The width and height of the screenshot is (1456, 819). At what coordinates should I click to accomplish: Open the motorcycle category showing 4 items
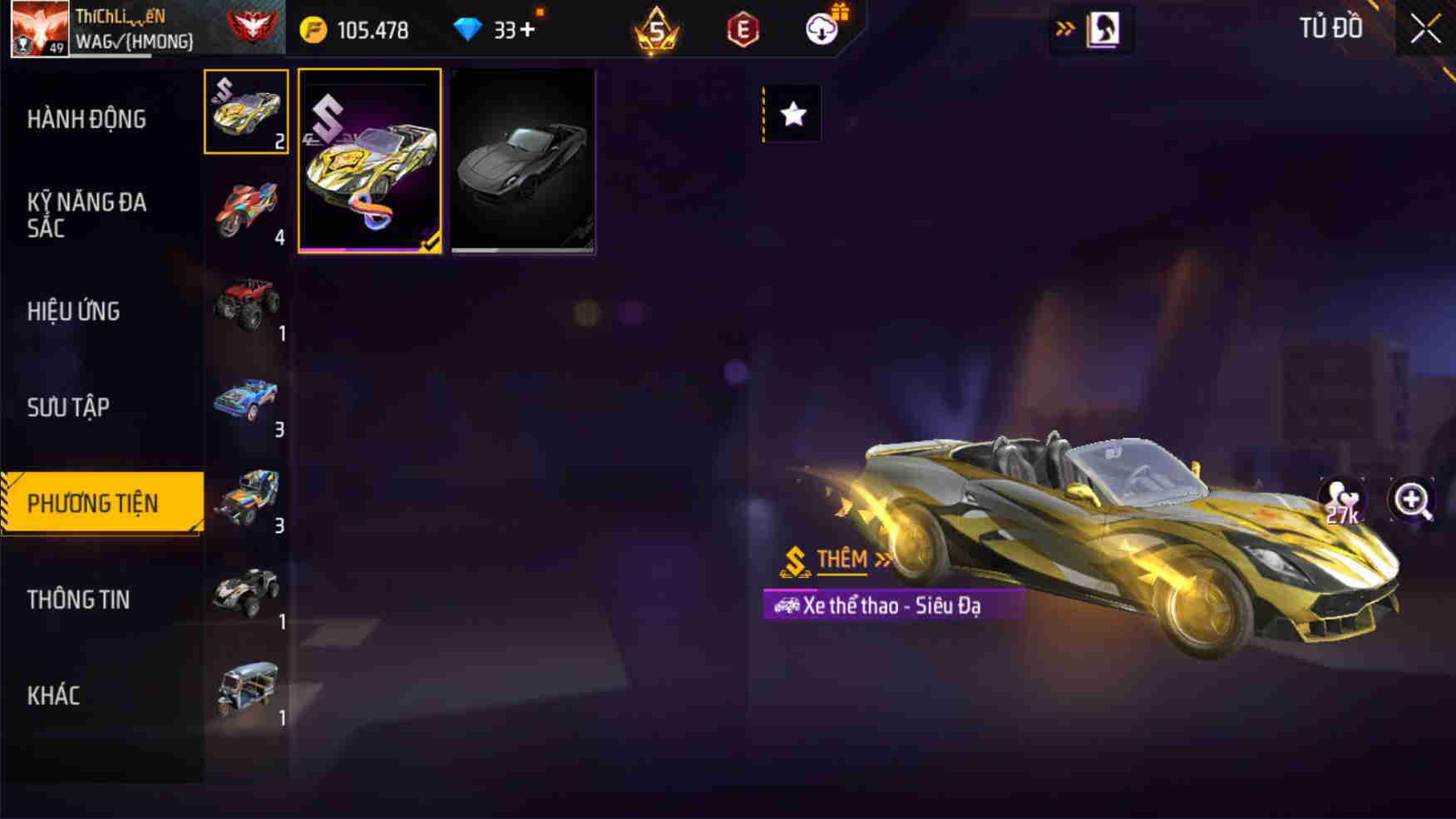pos(247,206)
